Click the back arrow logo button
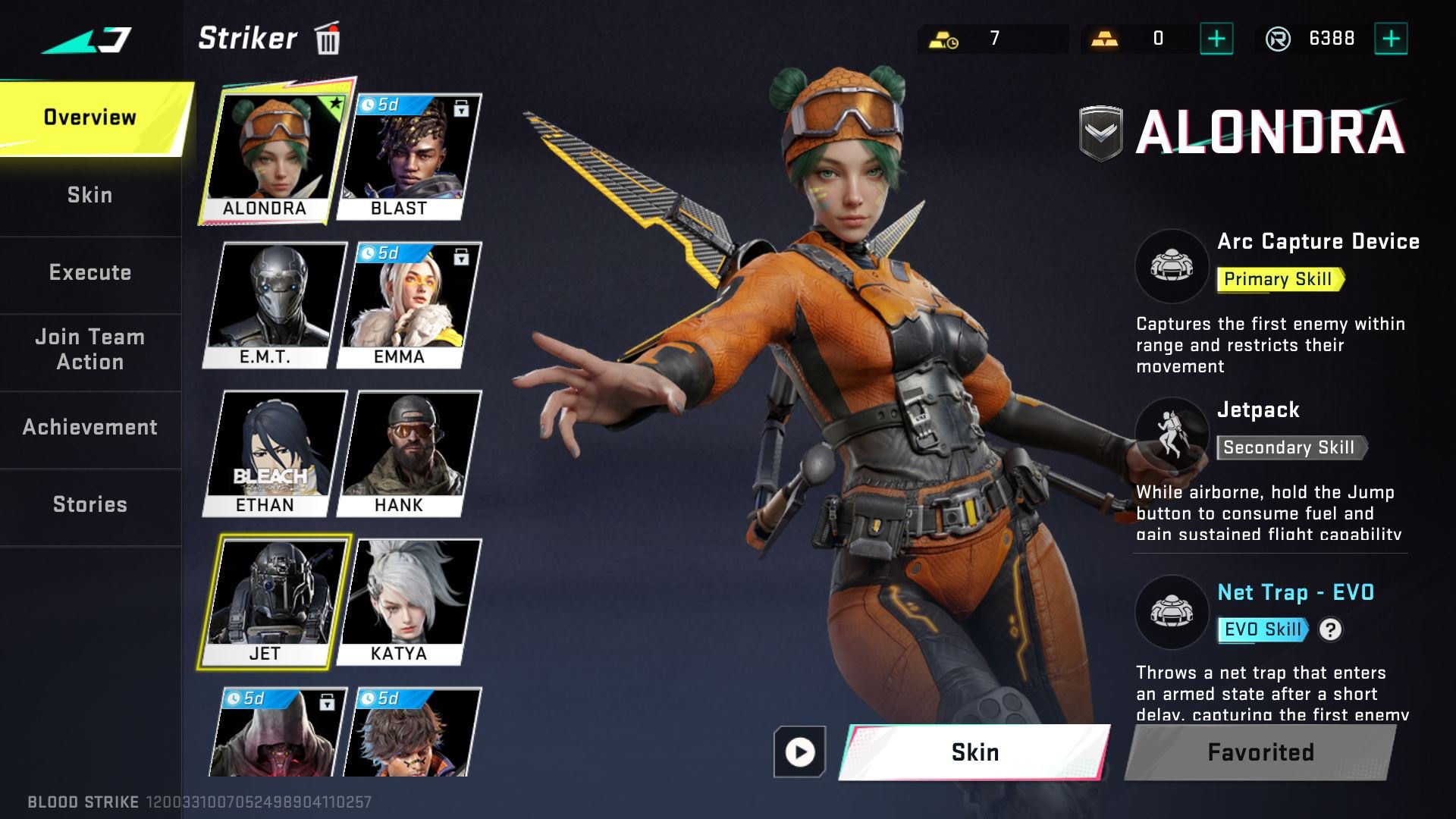Screen dimensions: 1456x819 coord(87,39)
